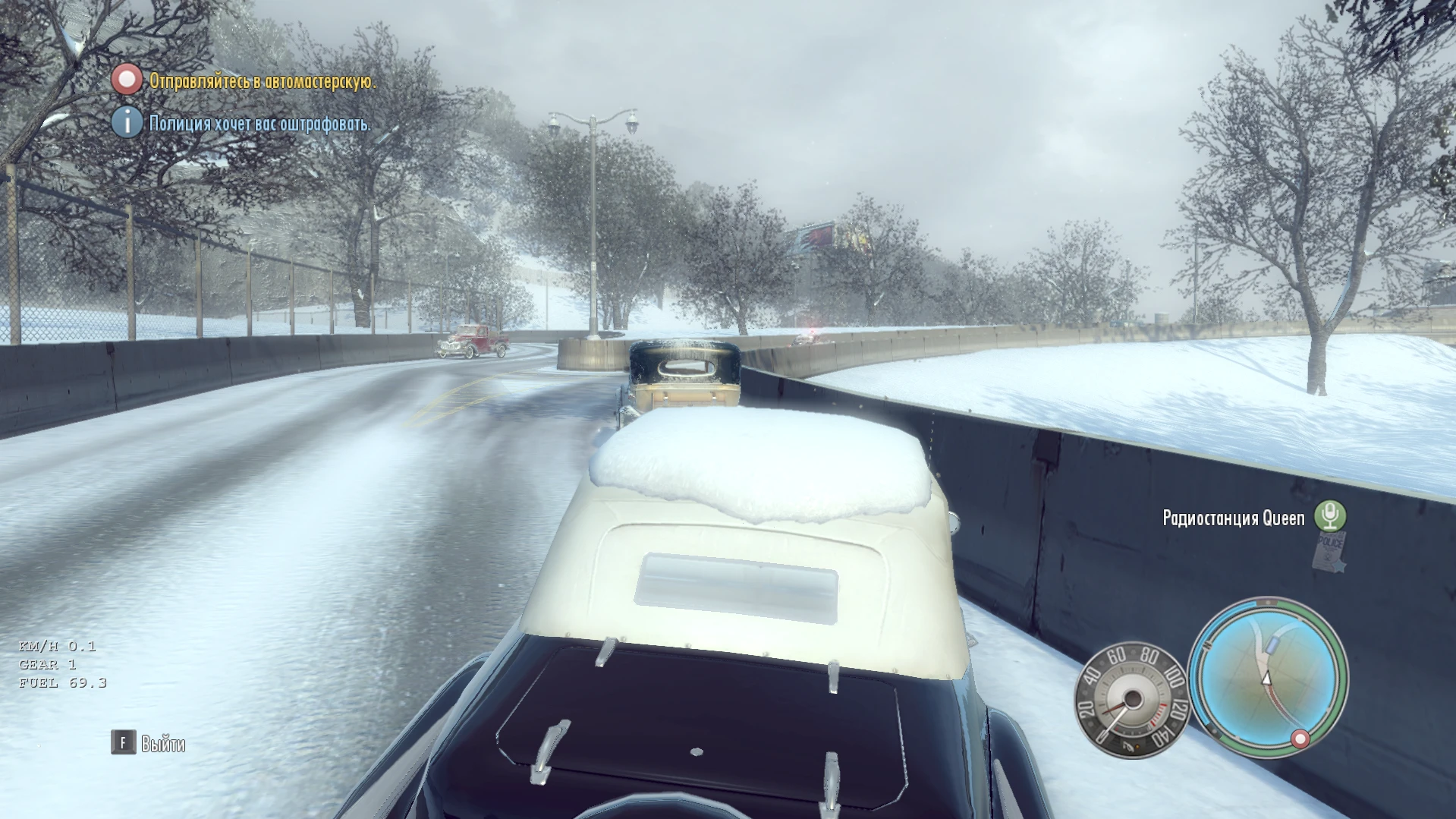Click the blue info notification icon
This screenshot has height=819, width=1456.
pos(126,123)
